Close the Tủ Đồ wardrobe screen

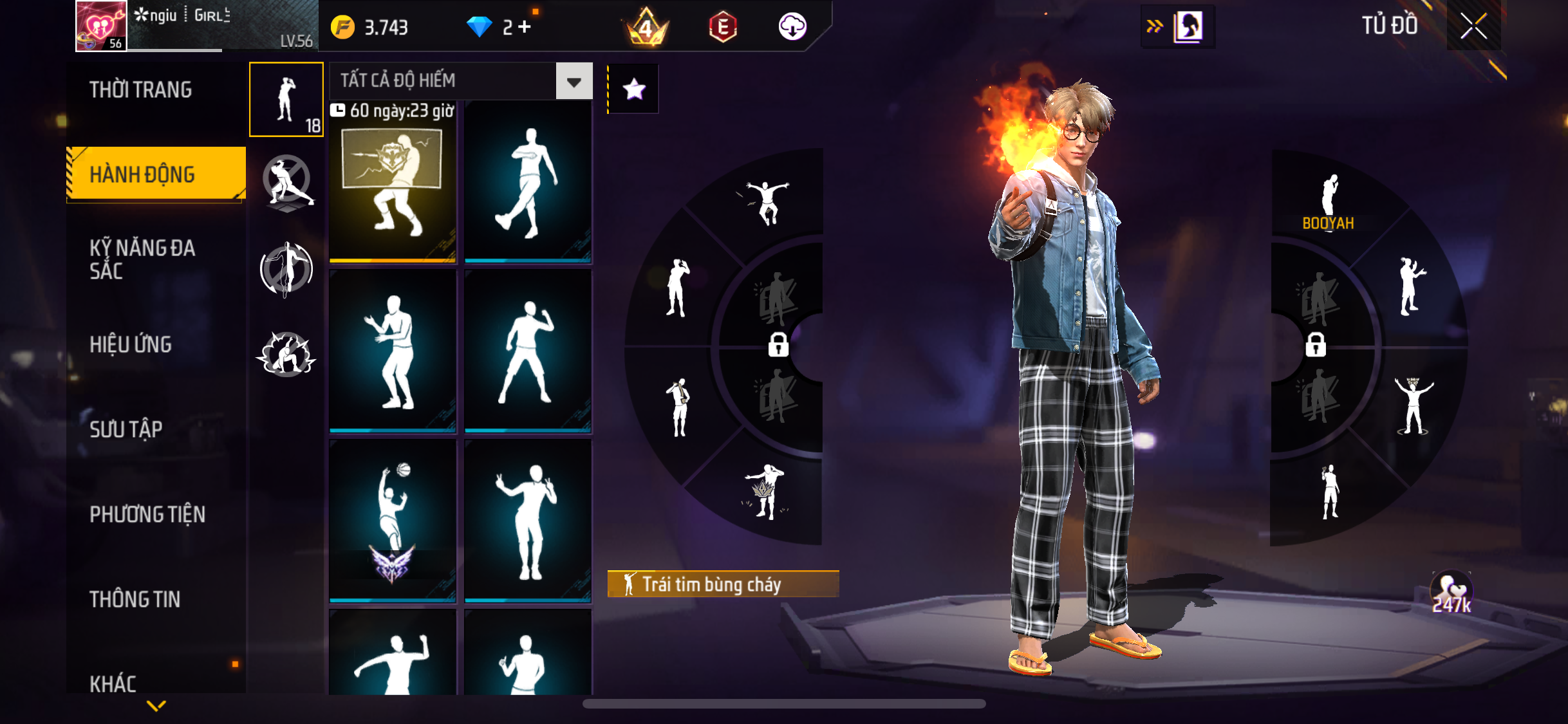click(1473, 26)
